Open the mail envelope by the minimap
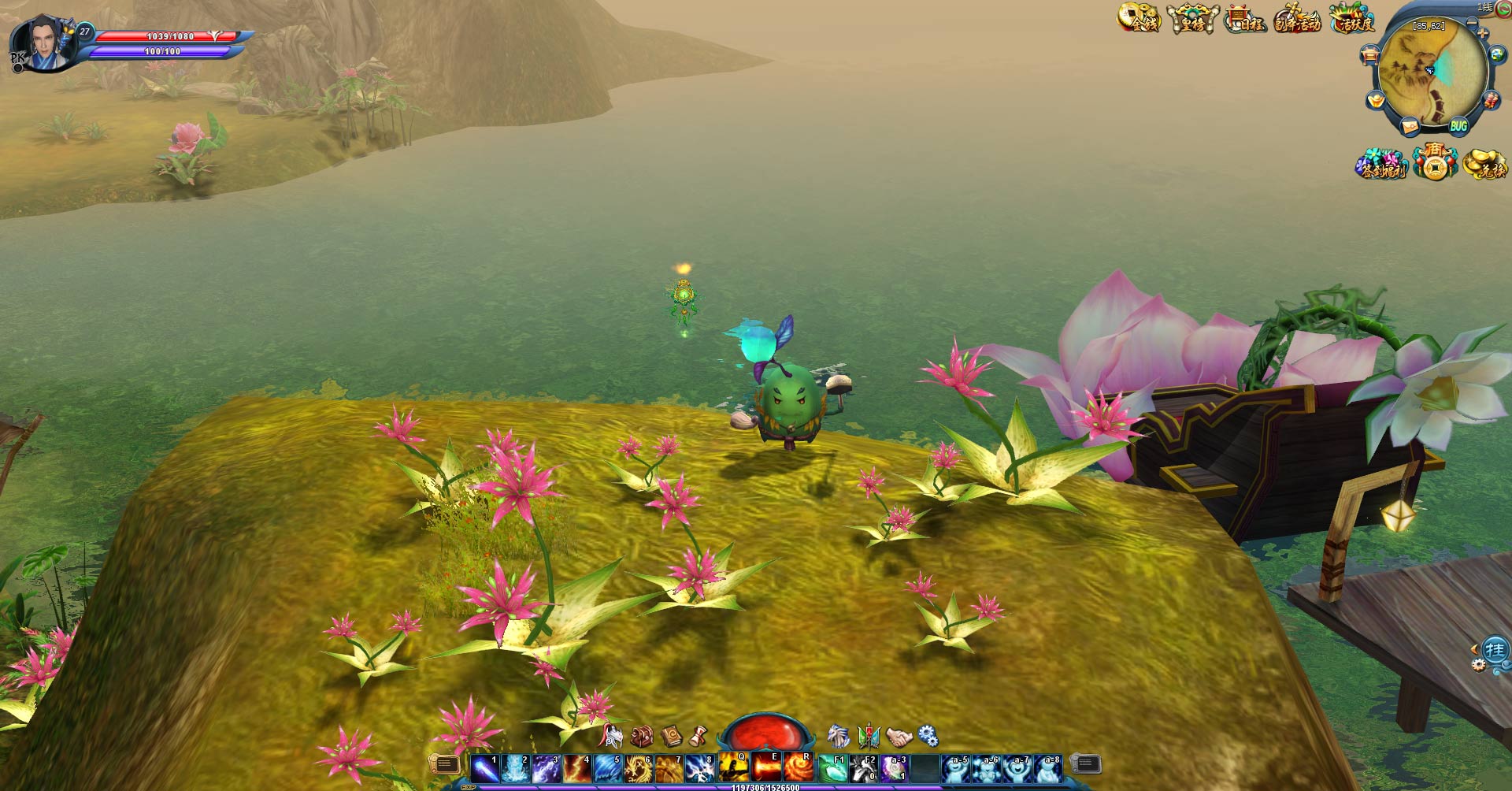This screenshot has height=791, width=1512. coord(1410,126)
